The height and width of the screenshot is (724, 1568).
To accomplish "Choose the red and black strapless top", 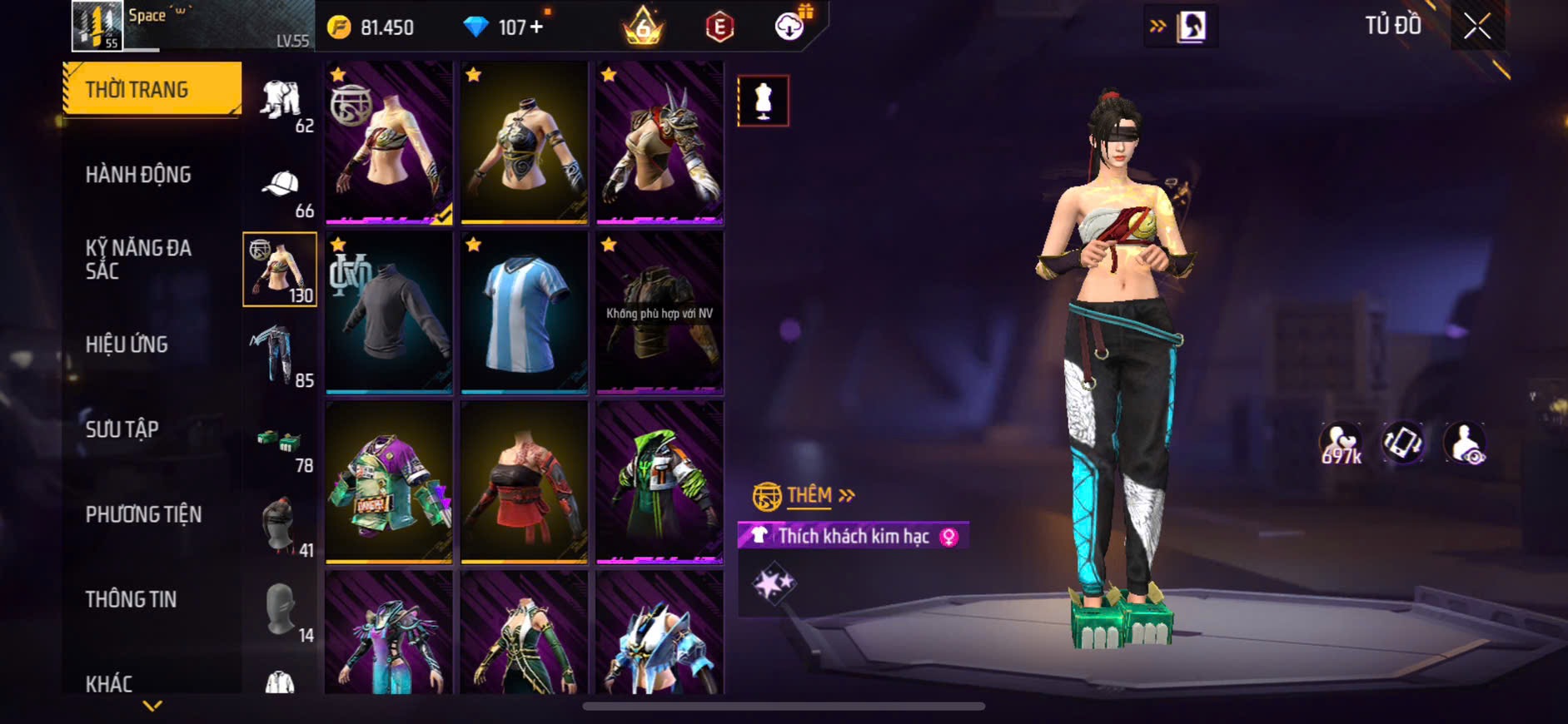I will click(x=525, y=482).
